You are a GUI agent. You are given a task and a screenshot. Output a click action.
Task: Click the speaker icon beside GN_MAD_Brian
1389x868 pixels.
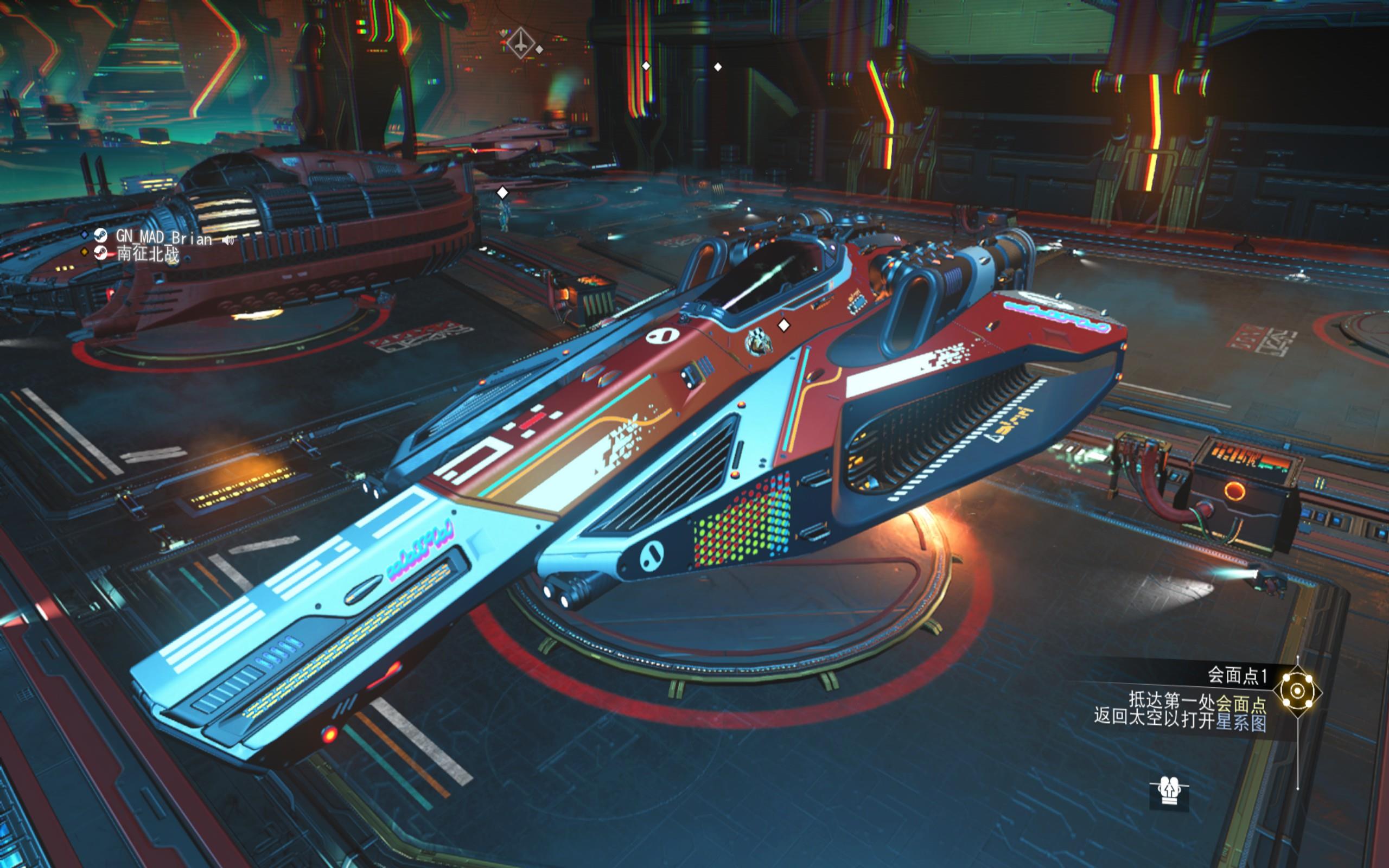[229, 239]
